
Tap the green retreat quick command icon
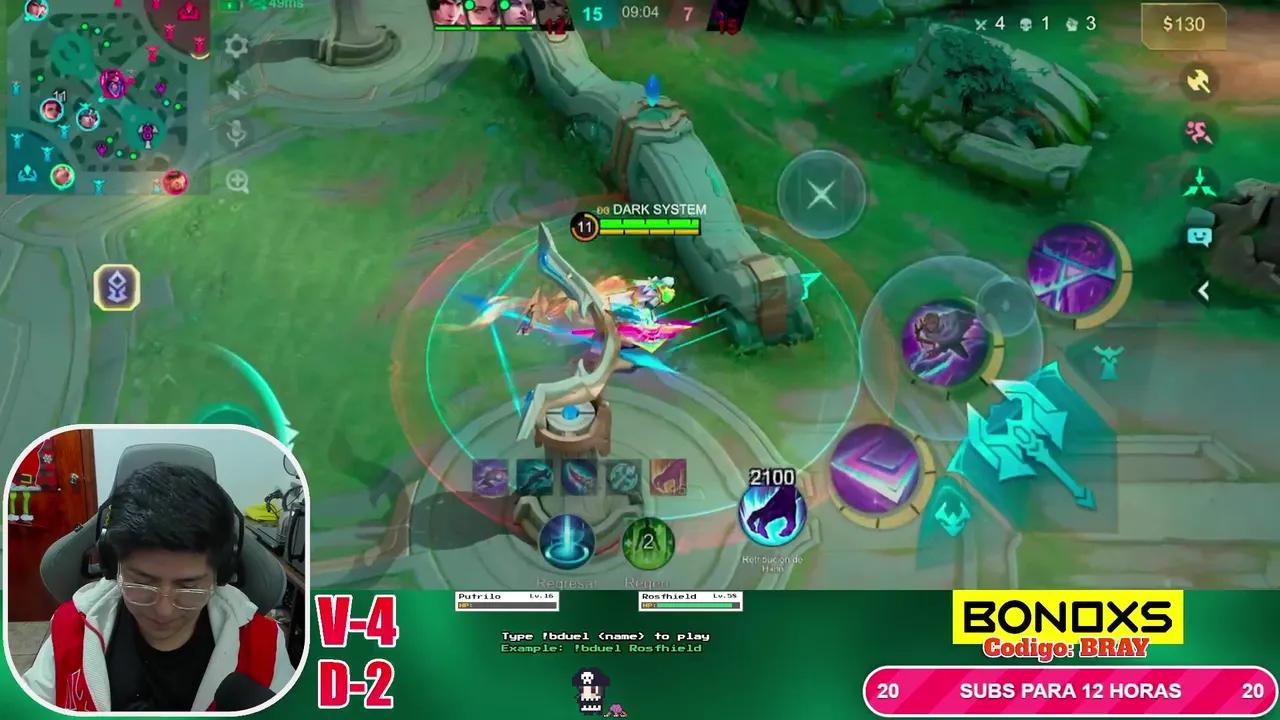[1196, 180]
